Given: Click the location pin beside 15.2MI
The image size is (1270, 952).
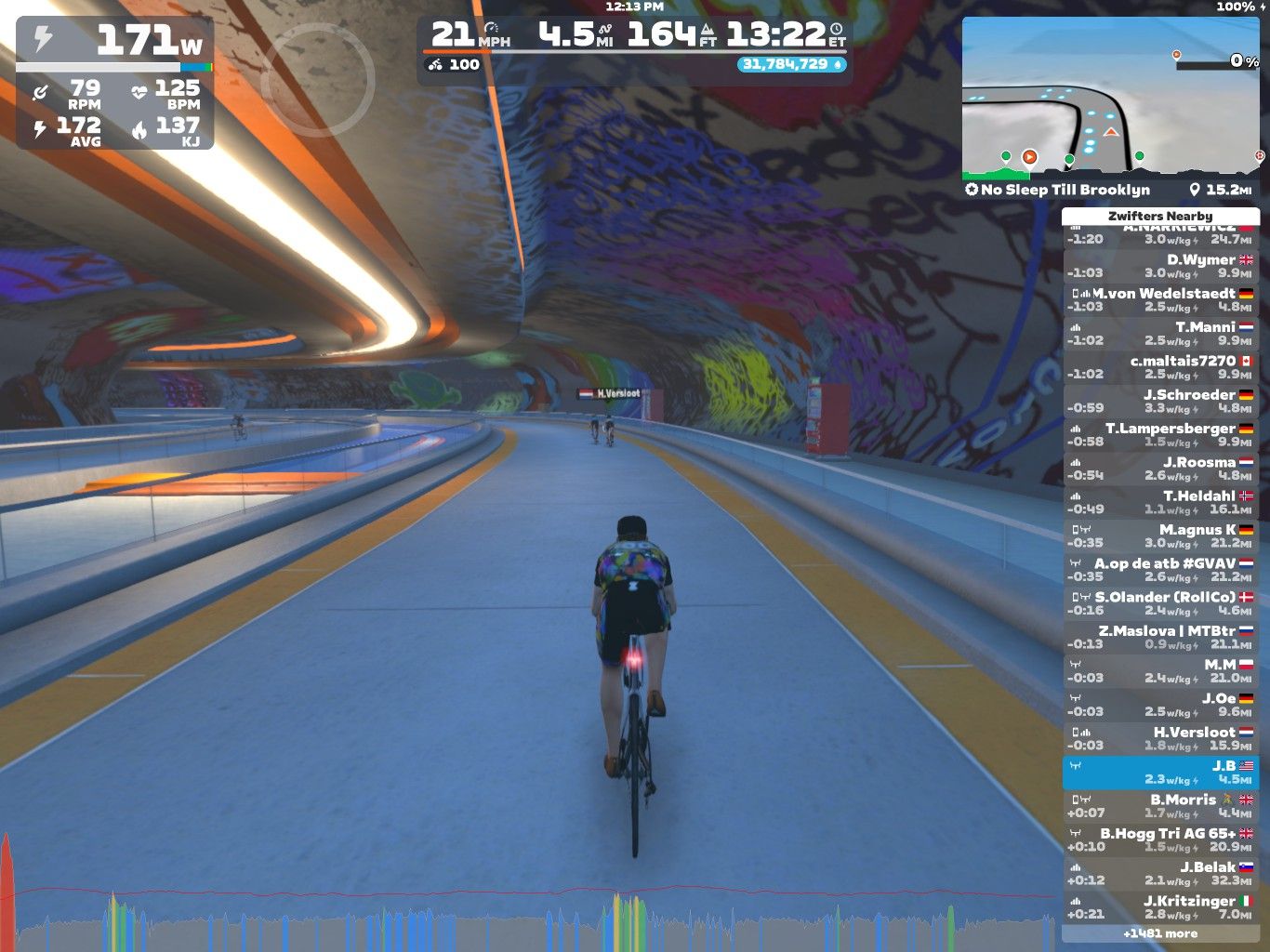Looking at the screenshot, I should [x=1196, y=190].
